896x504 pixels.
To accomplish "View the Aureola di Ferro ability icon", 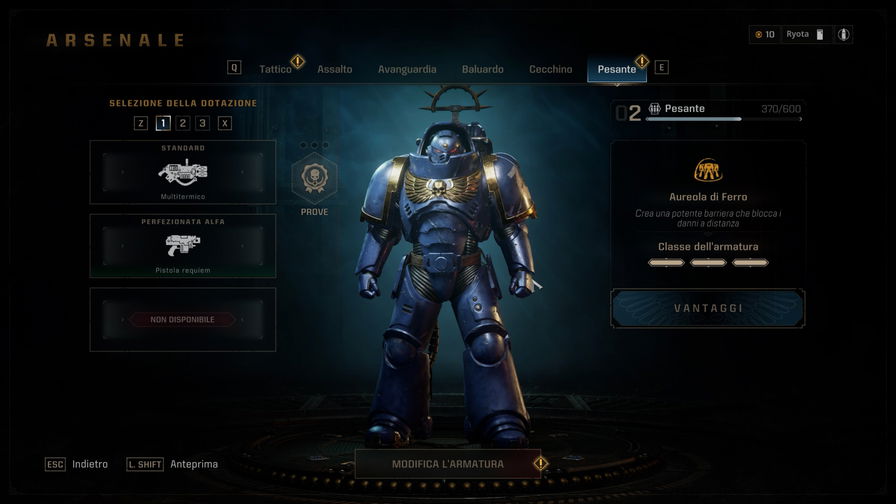I will pyautogui.click(x=708, y=170).
